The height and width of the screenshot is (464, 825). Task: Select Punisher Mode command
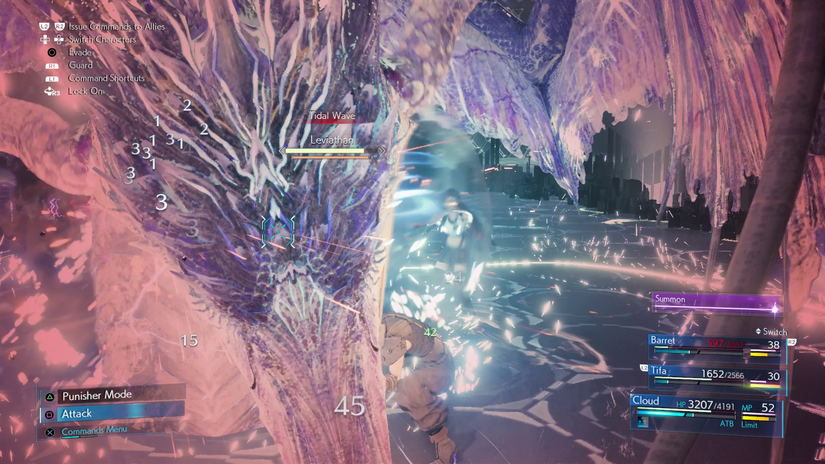click(x=110, y=395)
